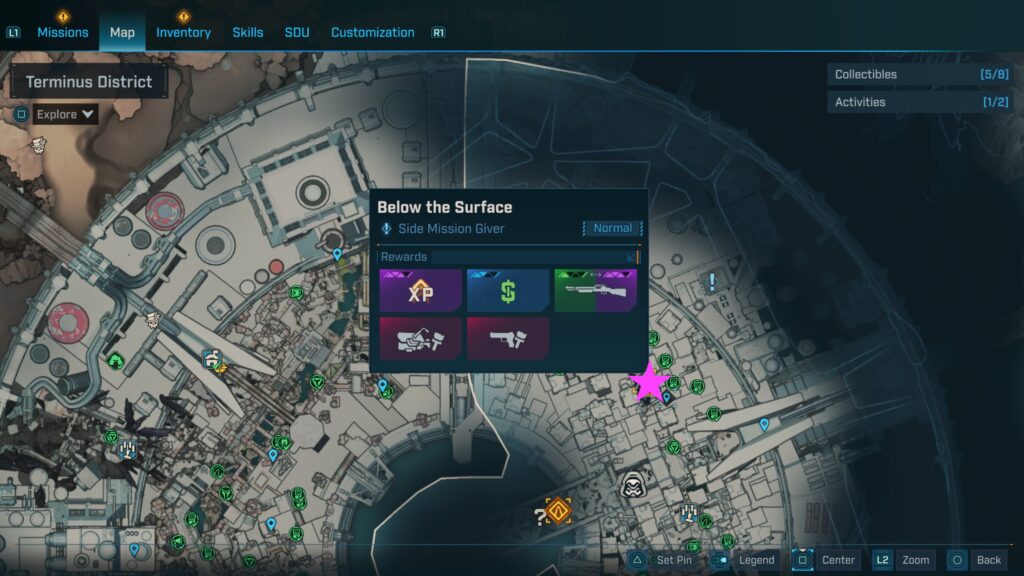
Task: Select the XP reward tile
Action: pyautogui.click(x=420, y=291)
